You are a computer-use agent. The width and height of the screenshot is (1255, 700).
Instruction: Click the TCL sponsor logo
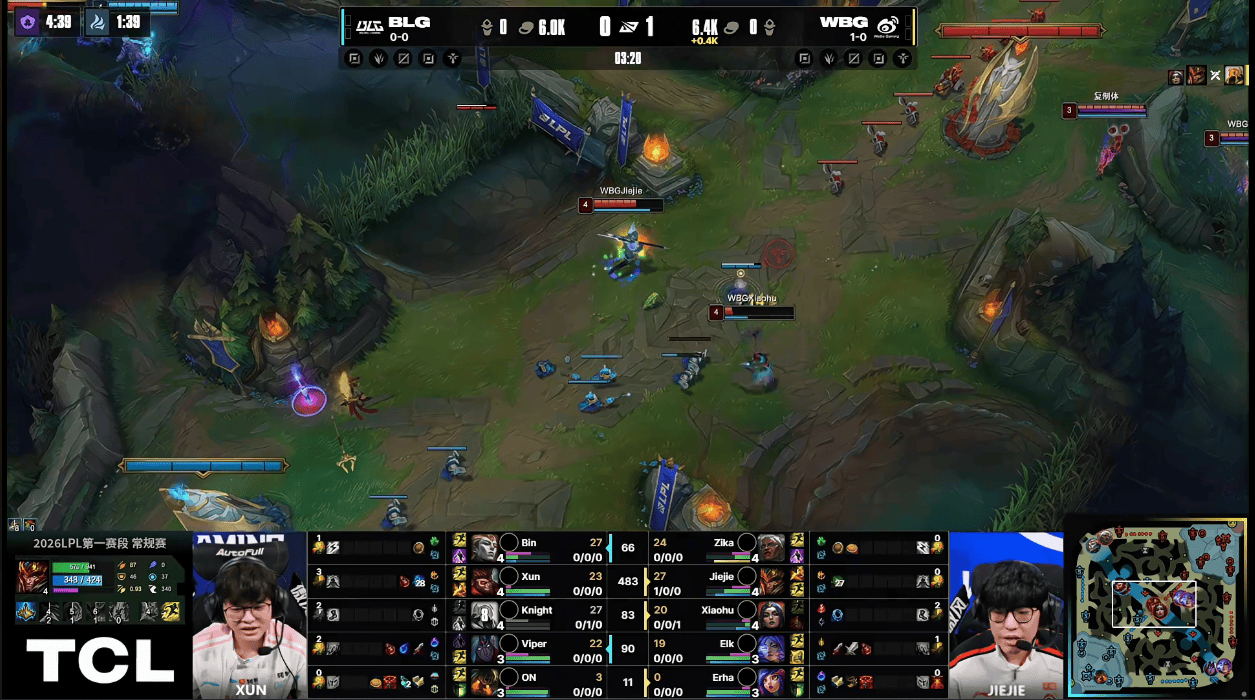99,661
